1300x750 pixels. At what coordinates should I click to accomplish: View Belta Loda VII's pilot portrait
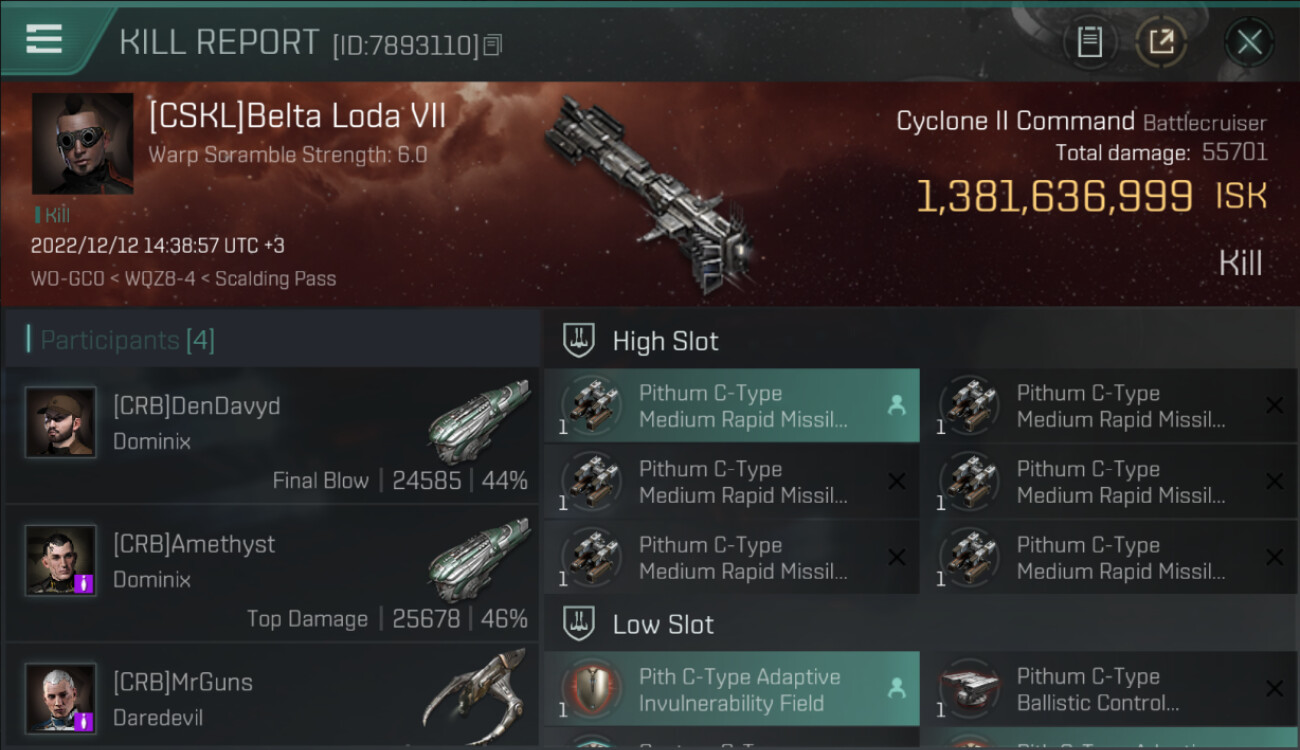(x=82, y=143)
